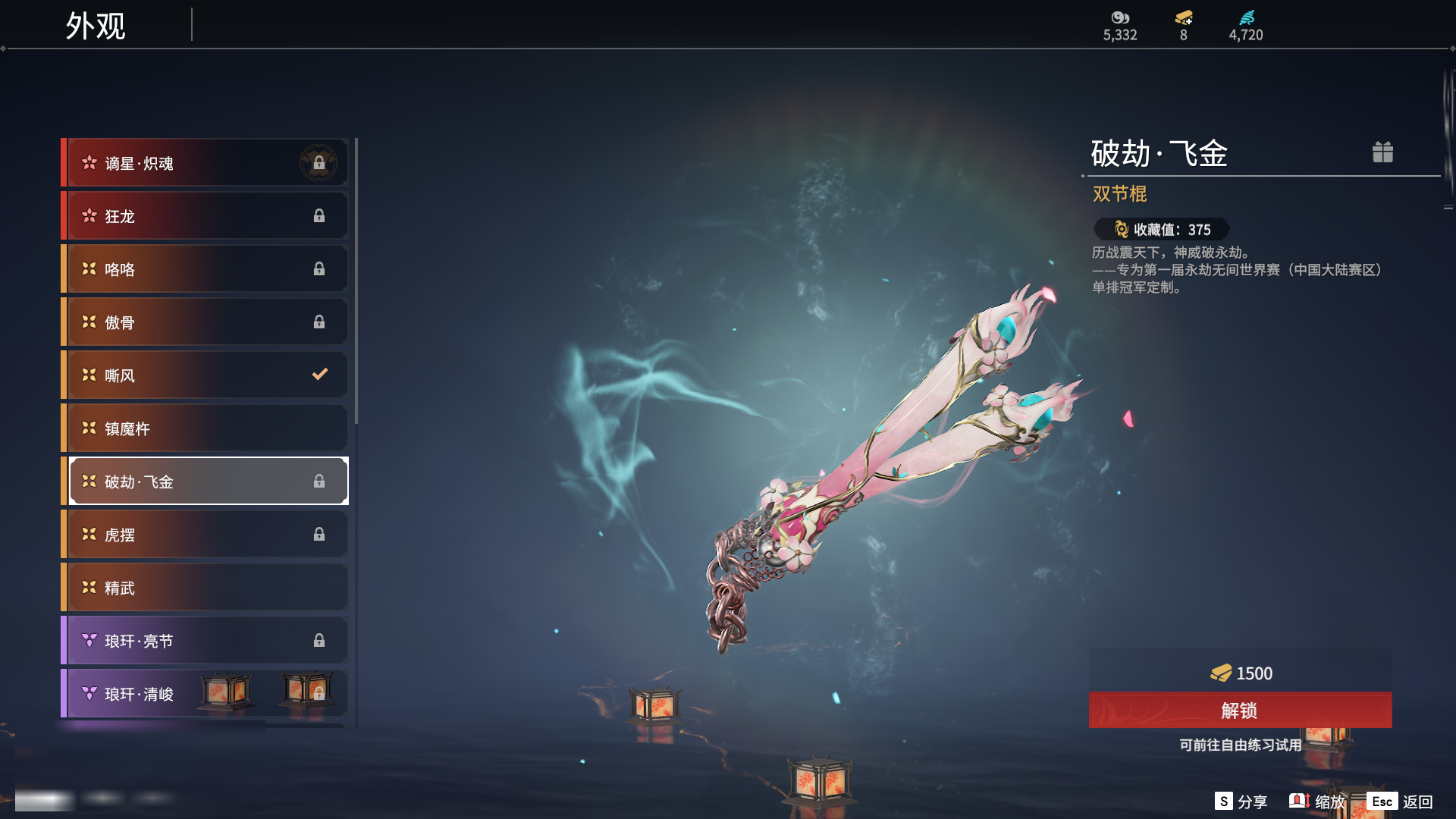
Task: Click the red 解锁 unlock button
Action: [1240, 711]
